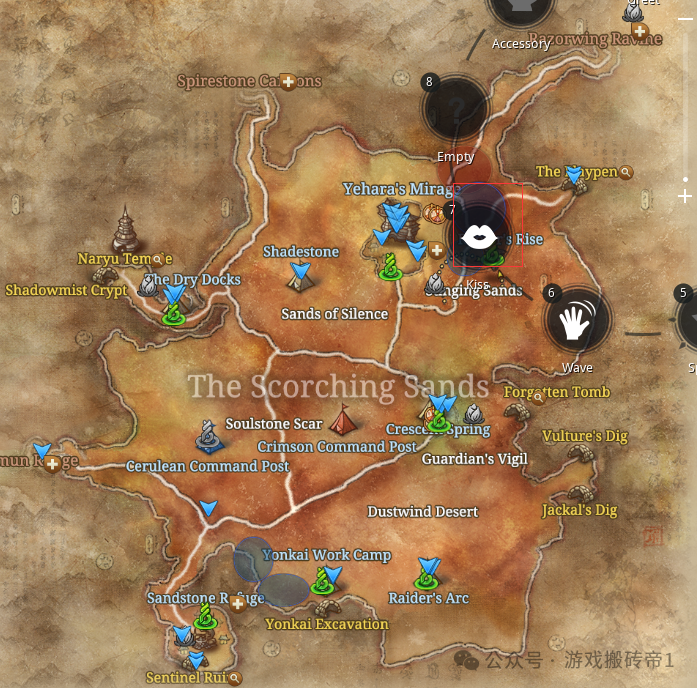Click the Cerulean Command Post statue marker

(208, 435)
